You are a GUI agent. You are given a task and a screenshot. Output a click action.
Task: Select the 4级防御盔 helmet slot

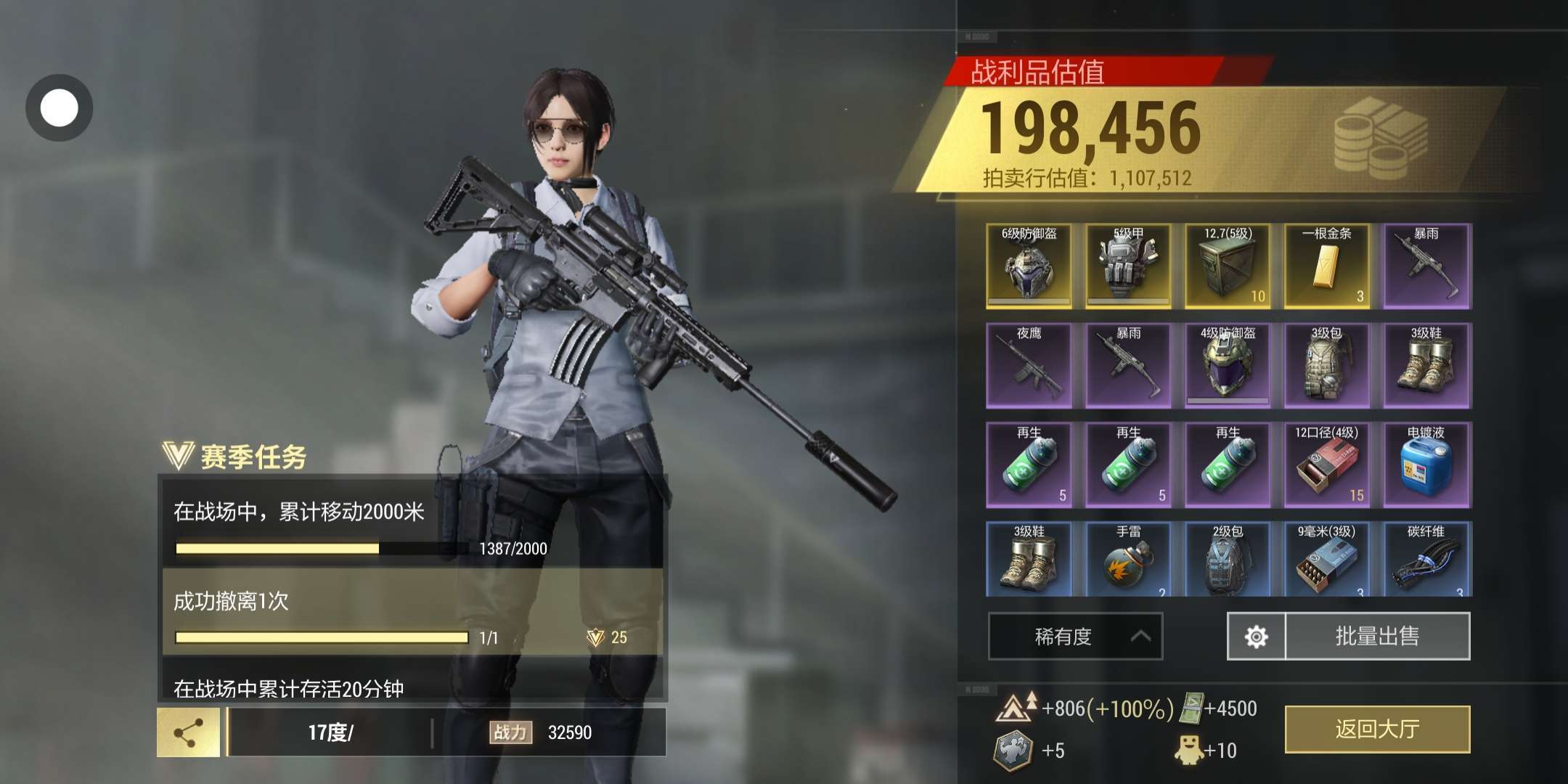[x=1228, y=366]
